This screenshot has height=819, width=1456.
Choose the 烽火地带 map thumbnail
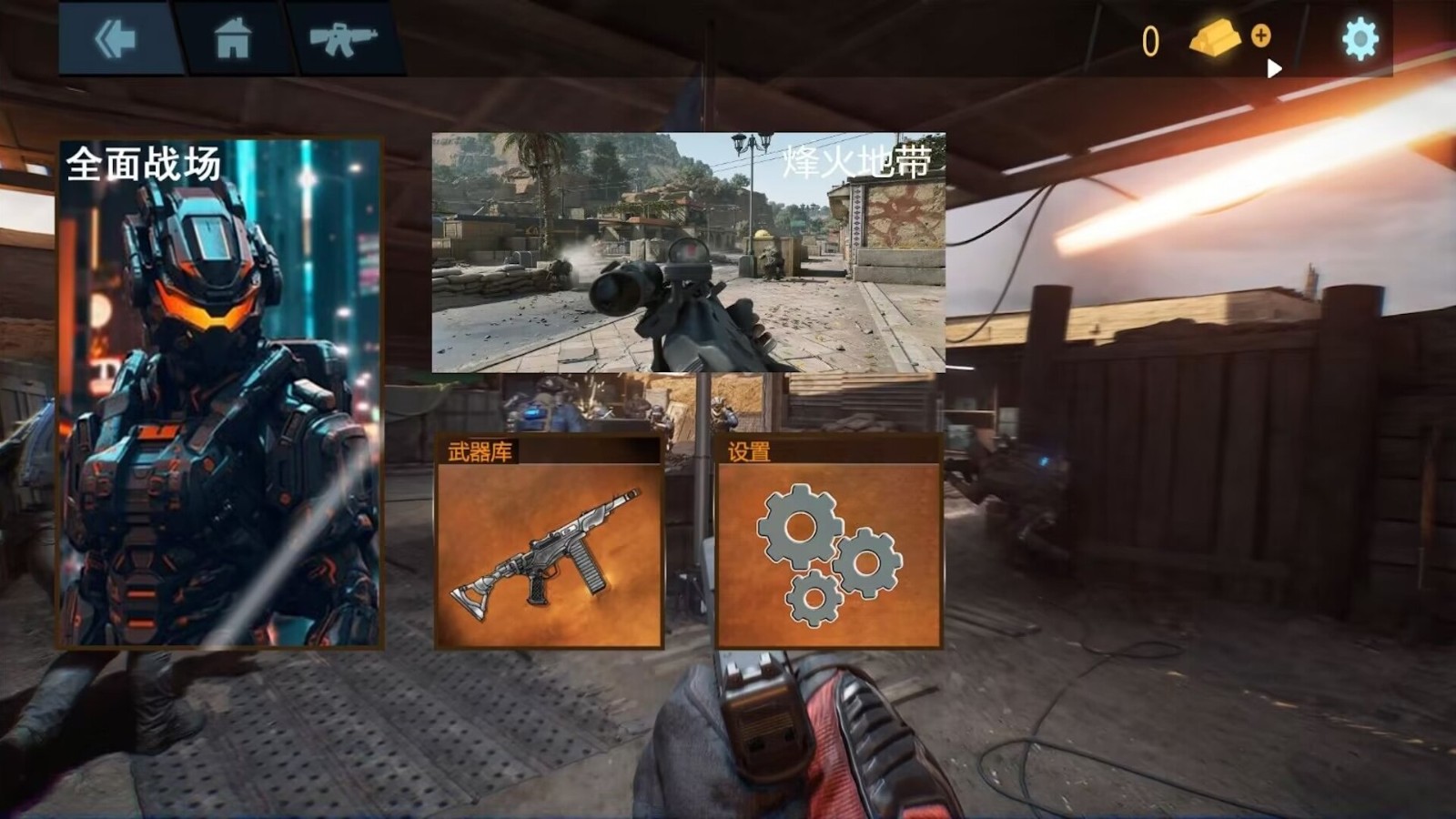click(688, 252)
